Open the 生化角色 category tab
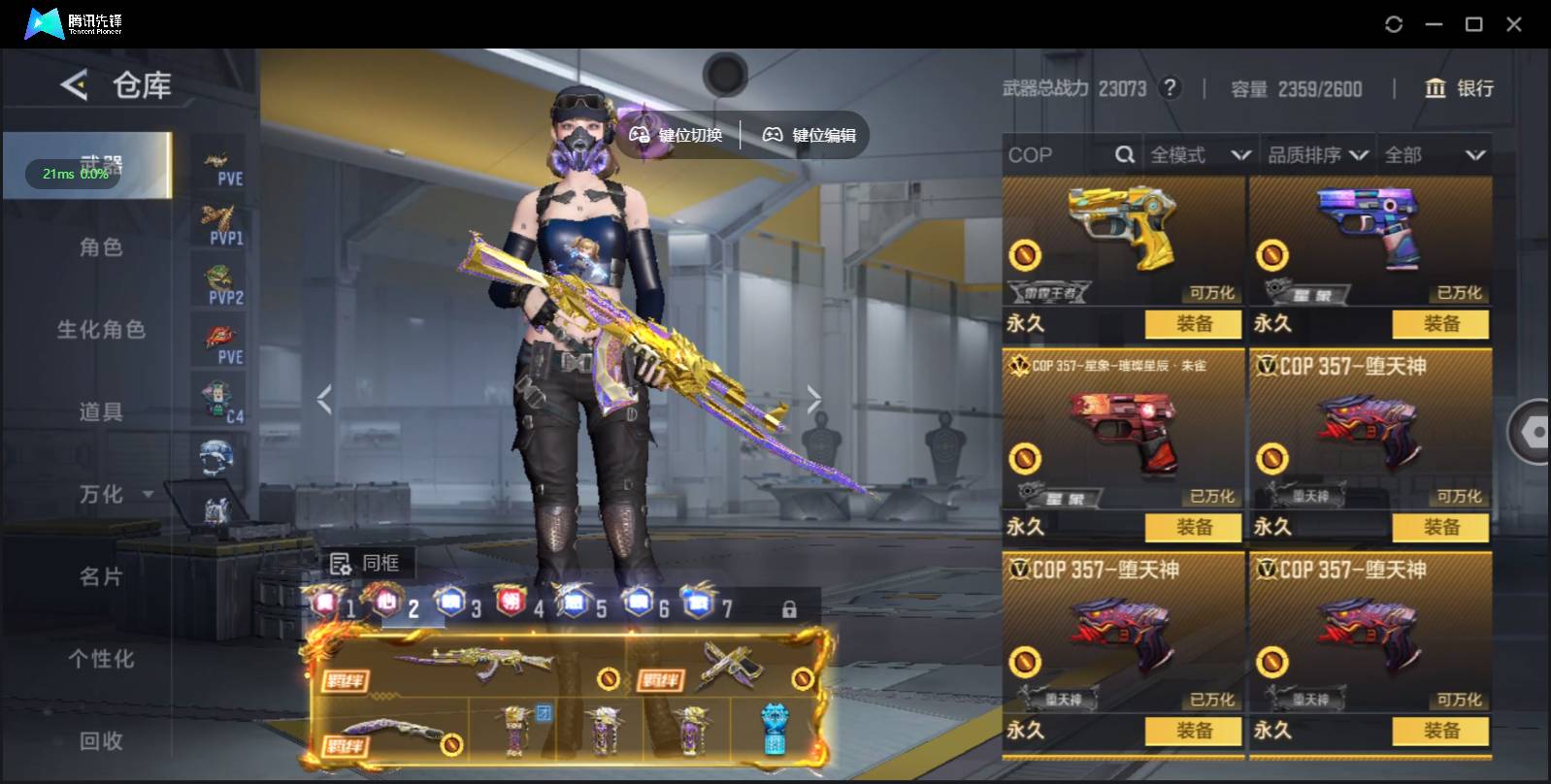Viewport: 1551px width, 784px height. pos(101,330)
